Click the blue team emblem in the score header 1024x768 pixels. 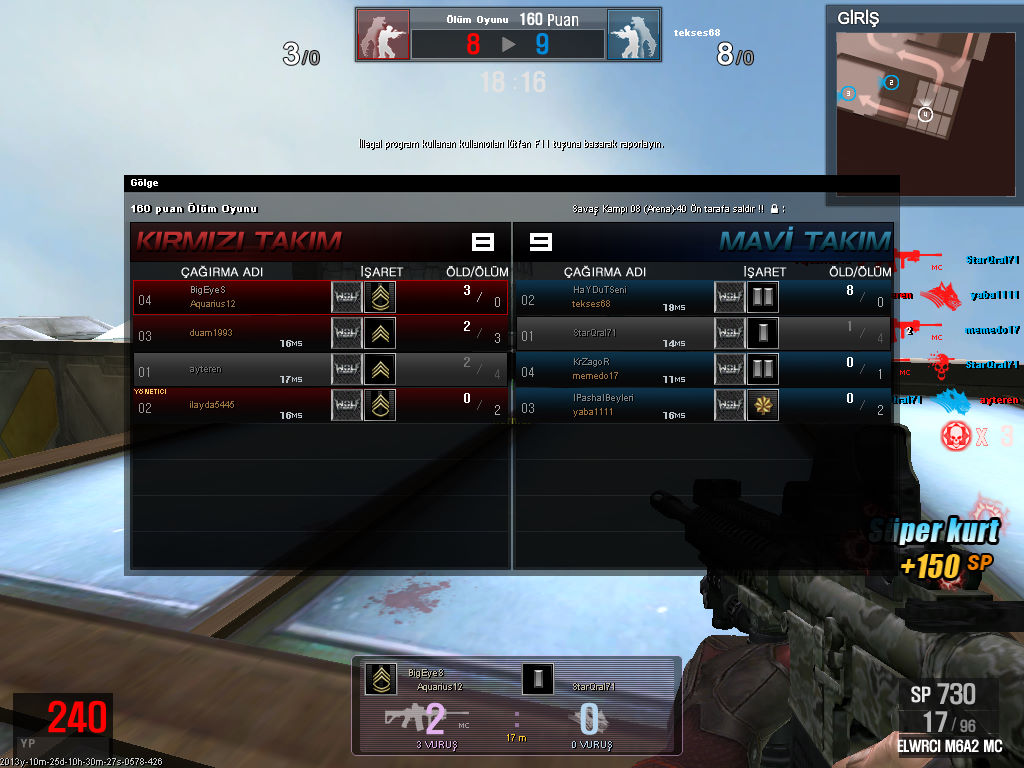pos(633,35)
